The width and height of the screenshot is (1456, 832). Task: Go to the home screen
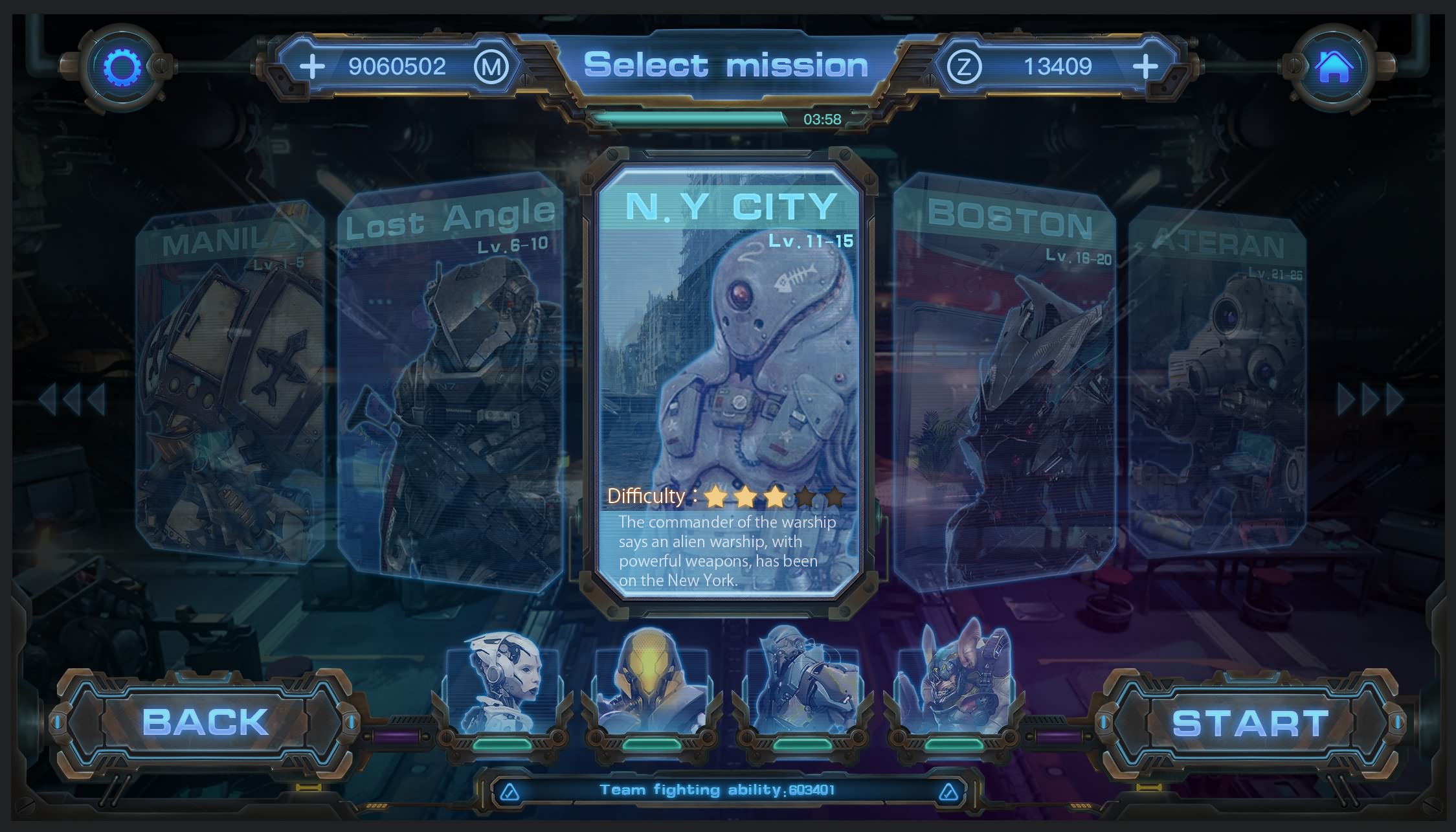[1334, 67]
